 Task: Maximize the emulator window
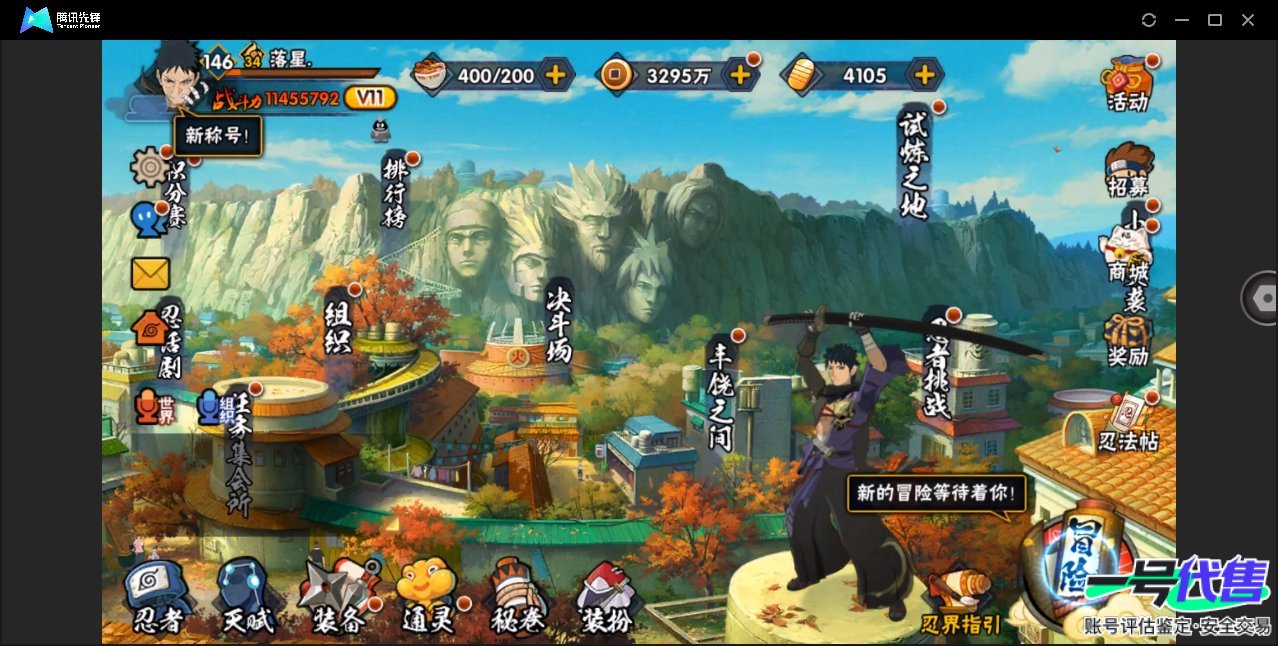click(x=1215, y=20)
